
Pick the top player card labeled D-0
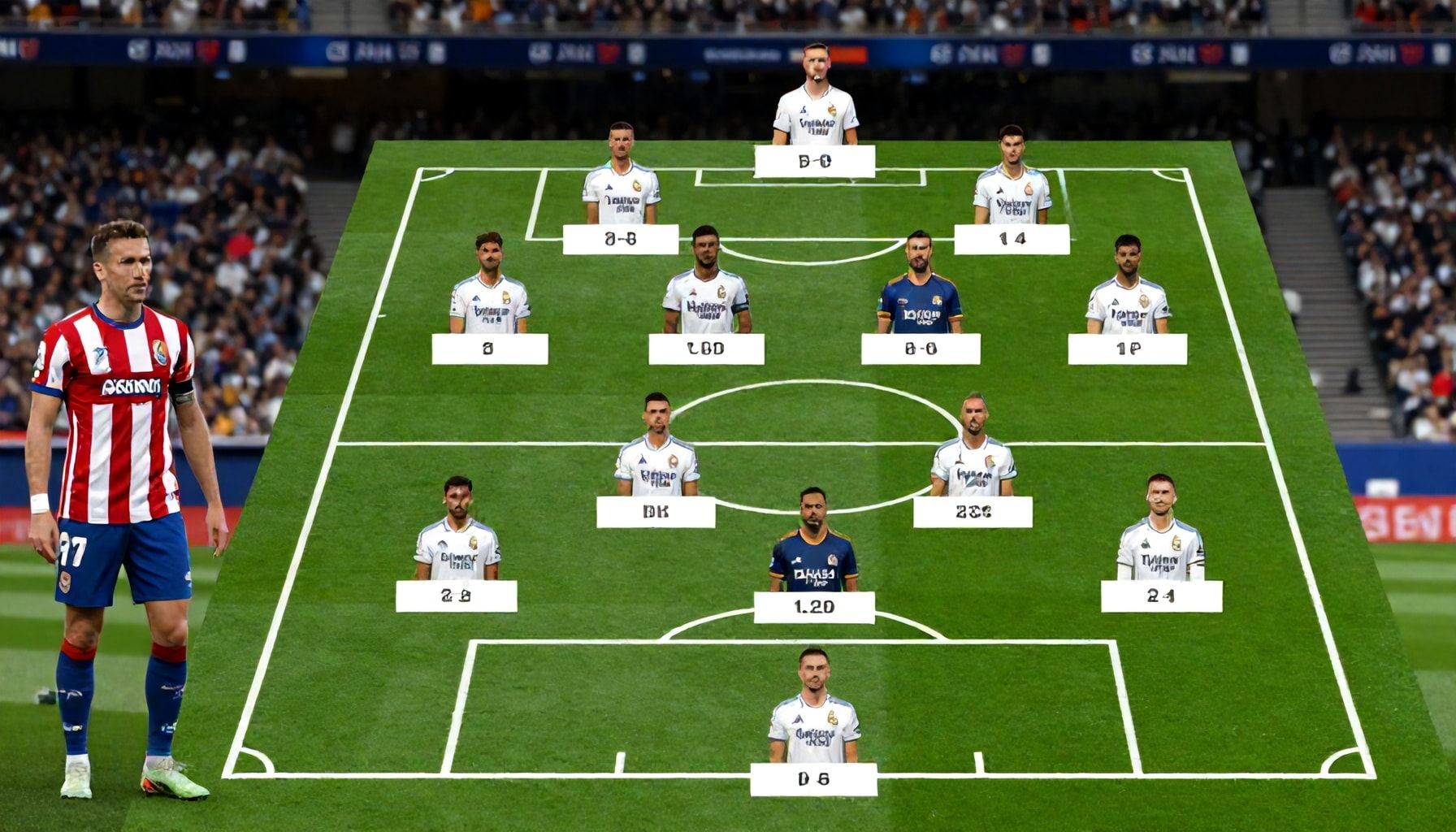pyautogui.click(x=814, y=161)
